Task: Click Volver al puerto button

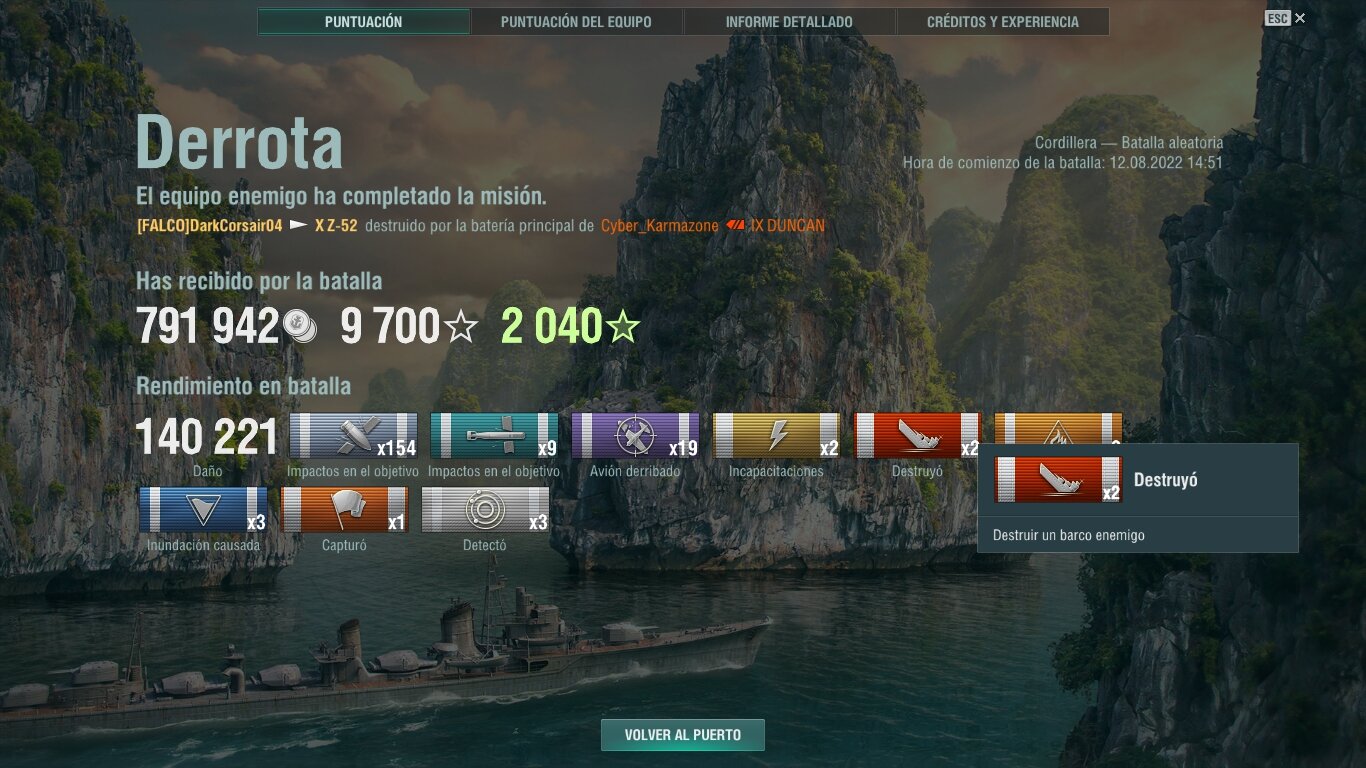Action: click(x=683, y=735)
